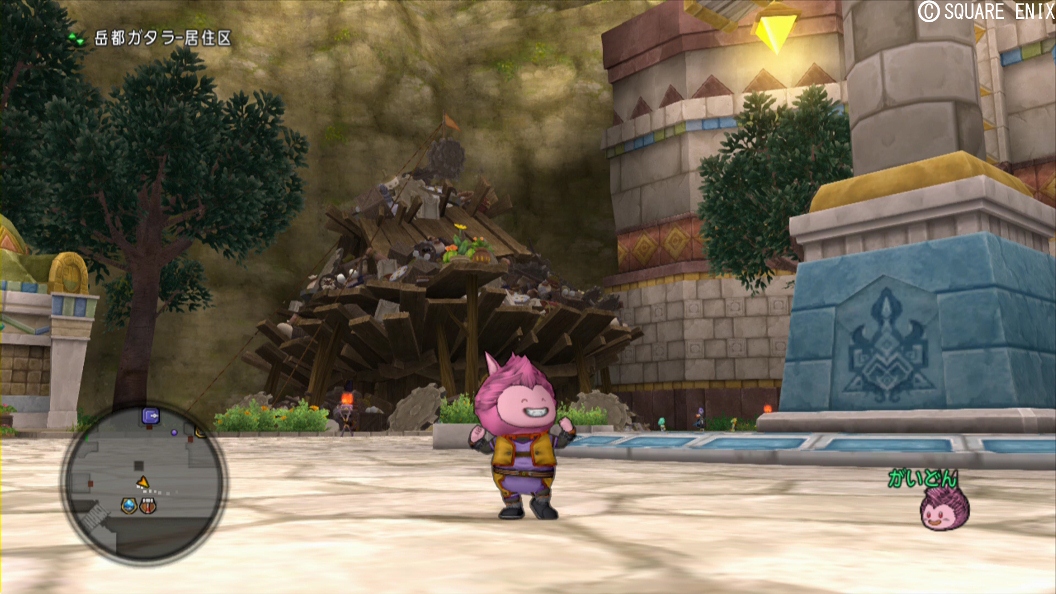1056x594 pixels.
Task: Select the red-and-white shop marker on minimap
Action: (x=148, y=506)
